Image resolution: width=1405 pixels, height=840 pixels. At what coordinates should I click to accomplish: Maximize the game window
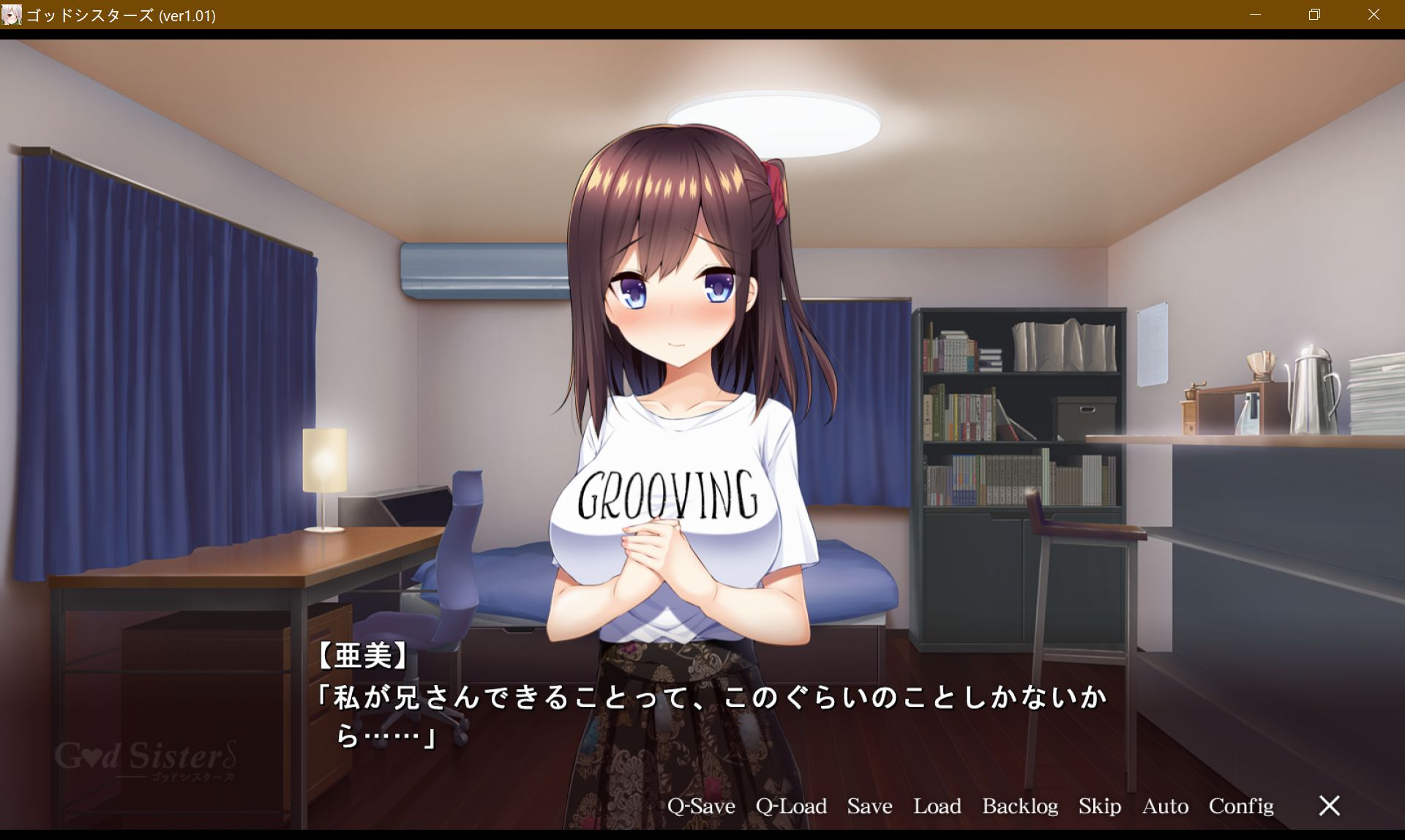[1314, 14]
